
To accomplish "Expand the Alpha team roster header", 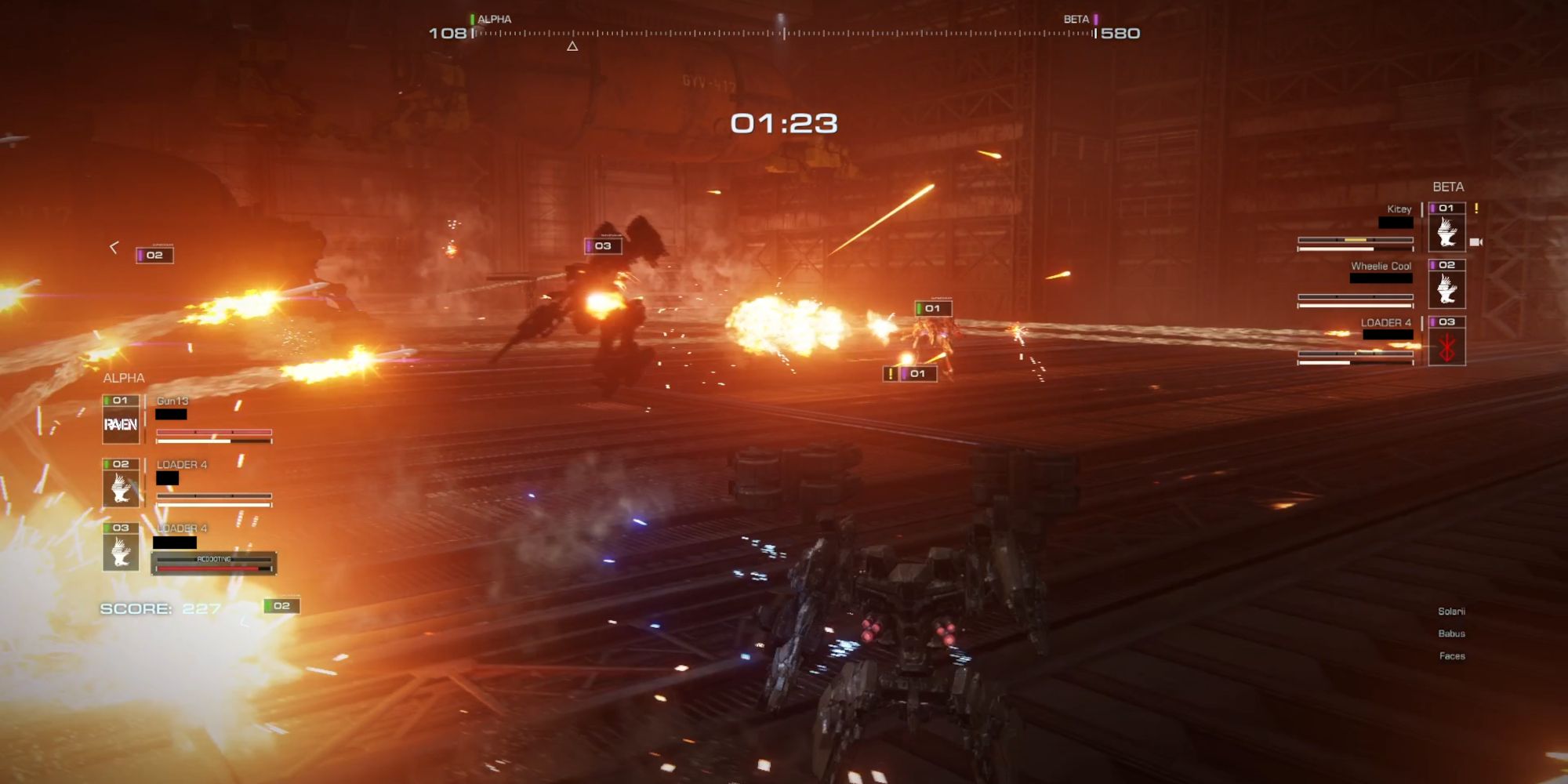I will 122,377.
